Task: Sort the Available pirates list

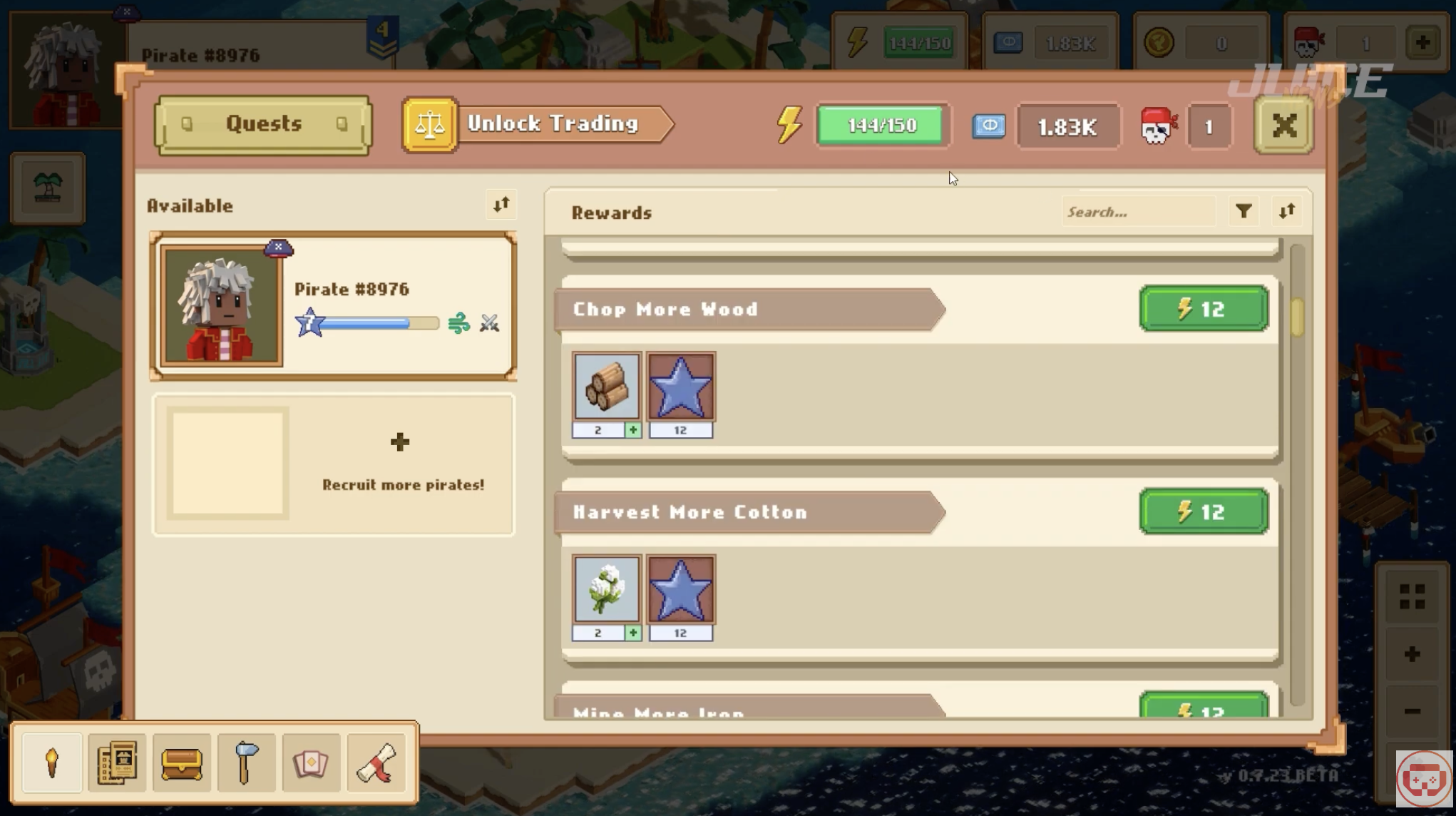Action: (x=501, y=205)
